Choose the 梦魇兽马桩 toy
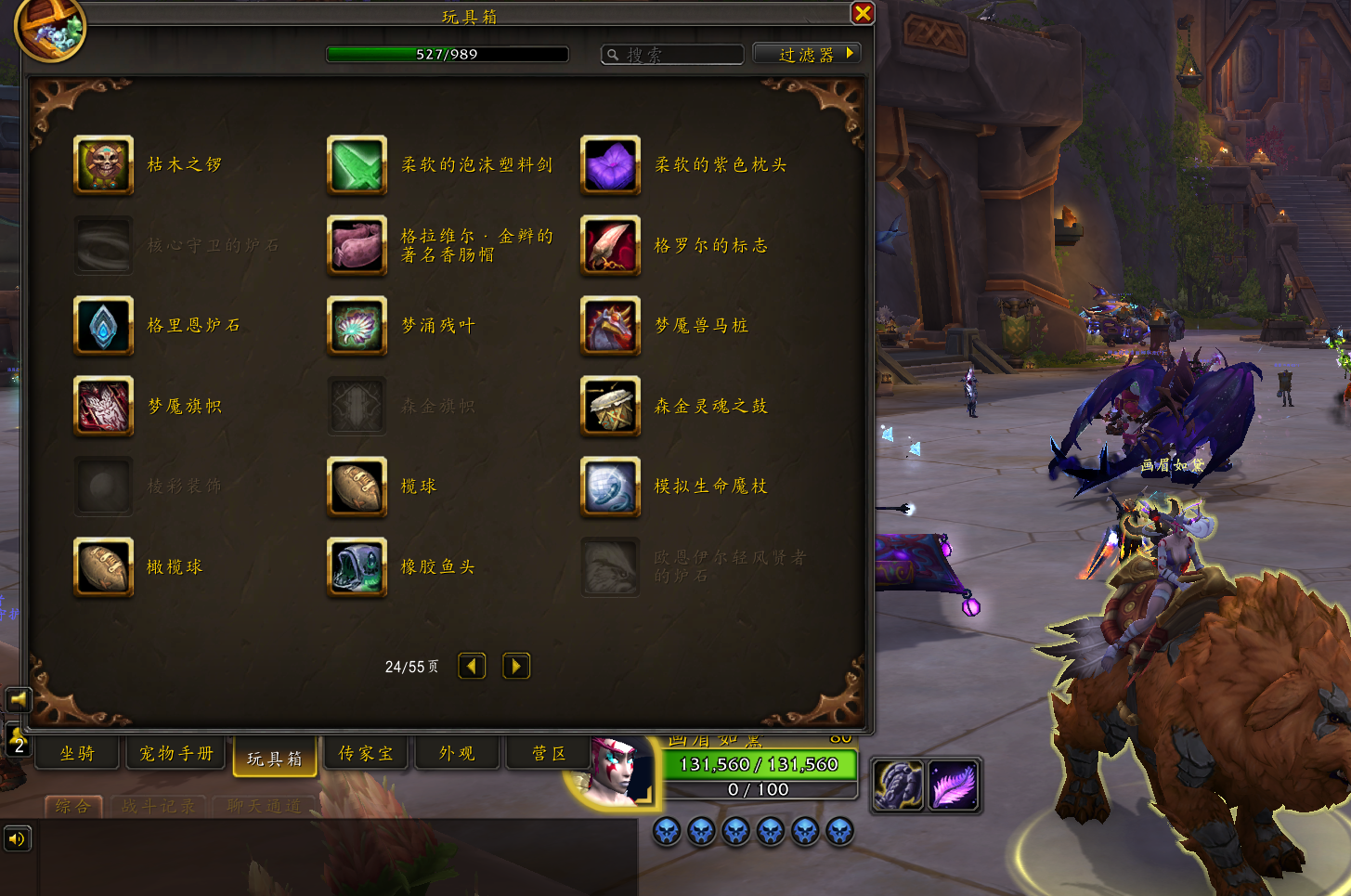1351x896 pixels. click(610, 326)
